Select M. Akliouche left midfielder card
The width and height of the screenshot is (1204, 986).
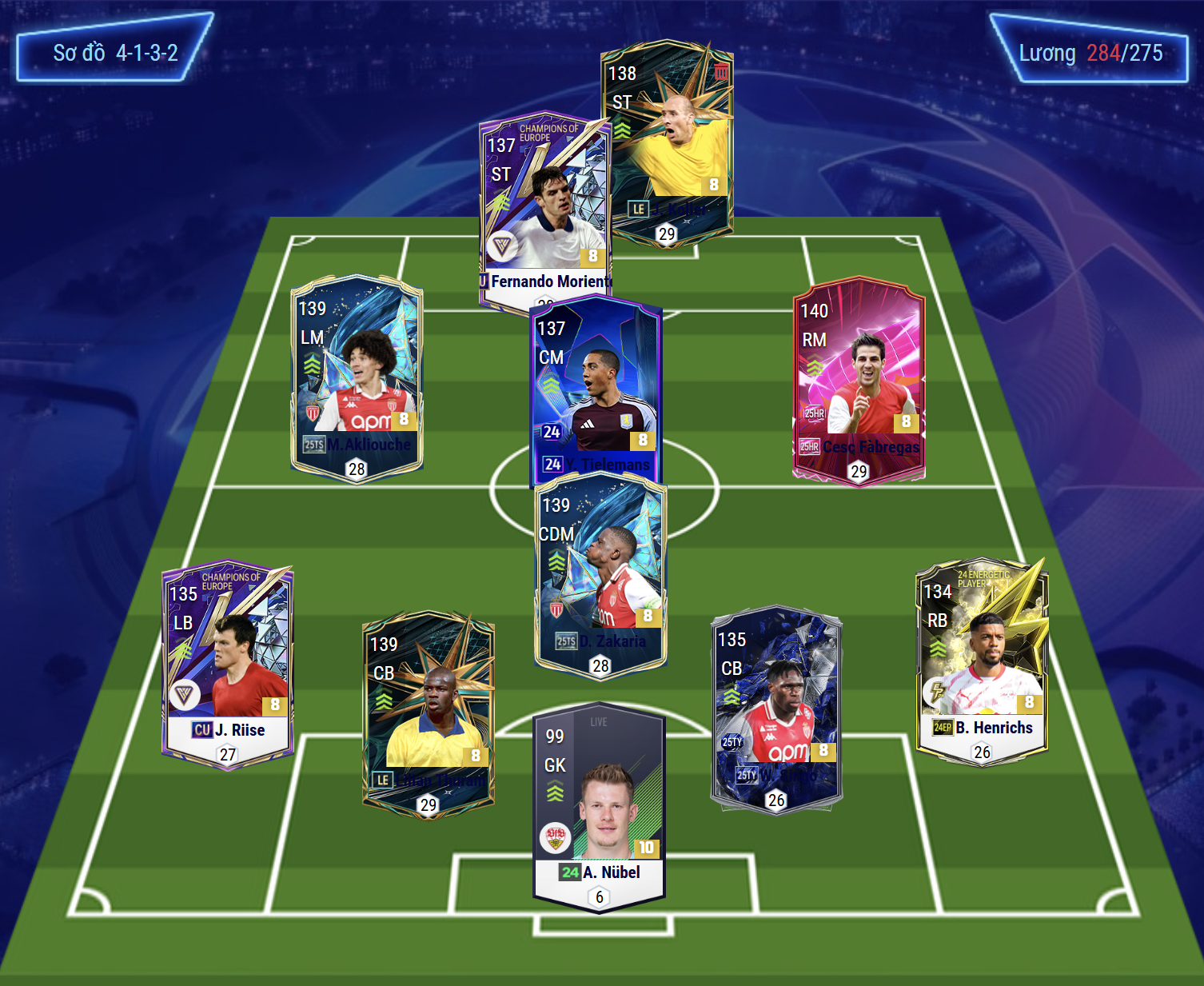[x=357, y=376]
